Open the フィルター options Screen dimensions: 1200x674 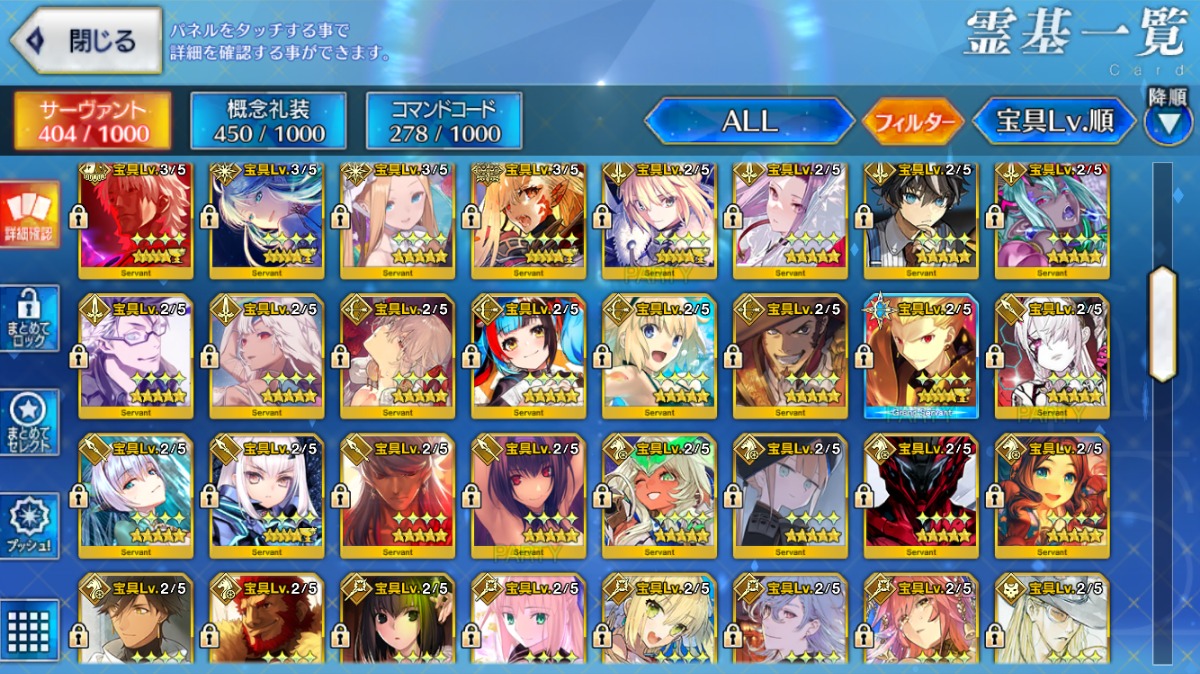click(913, 123)
